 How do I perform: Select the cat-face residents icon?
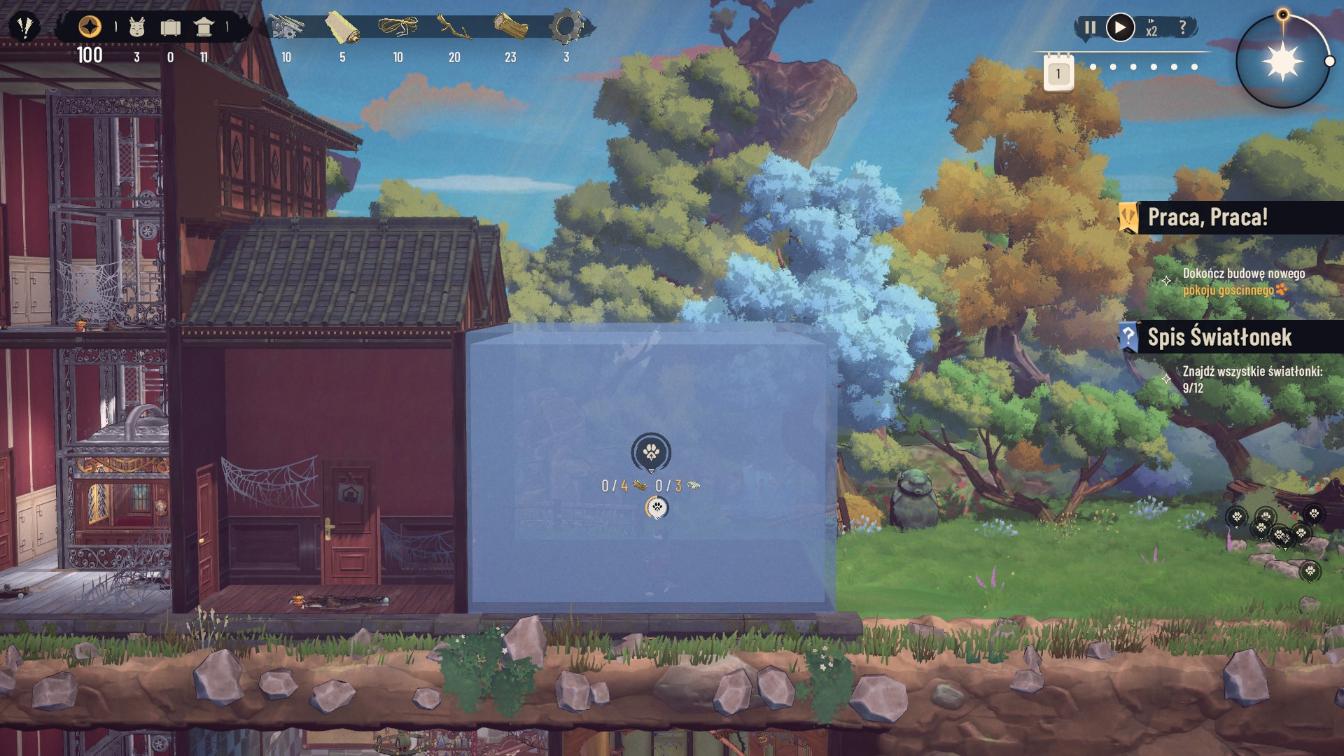pos(137,27)
